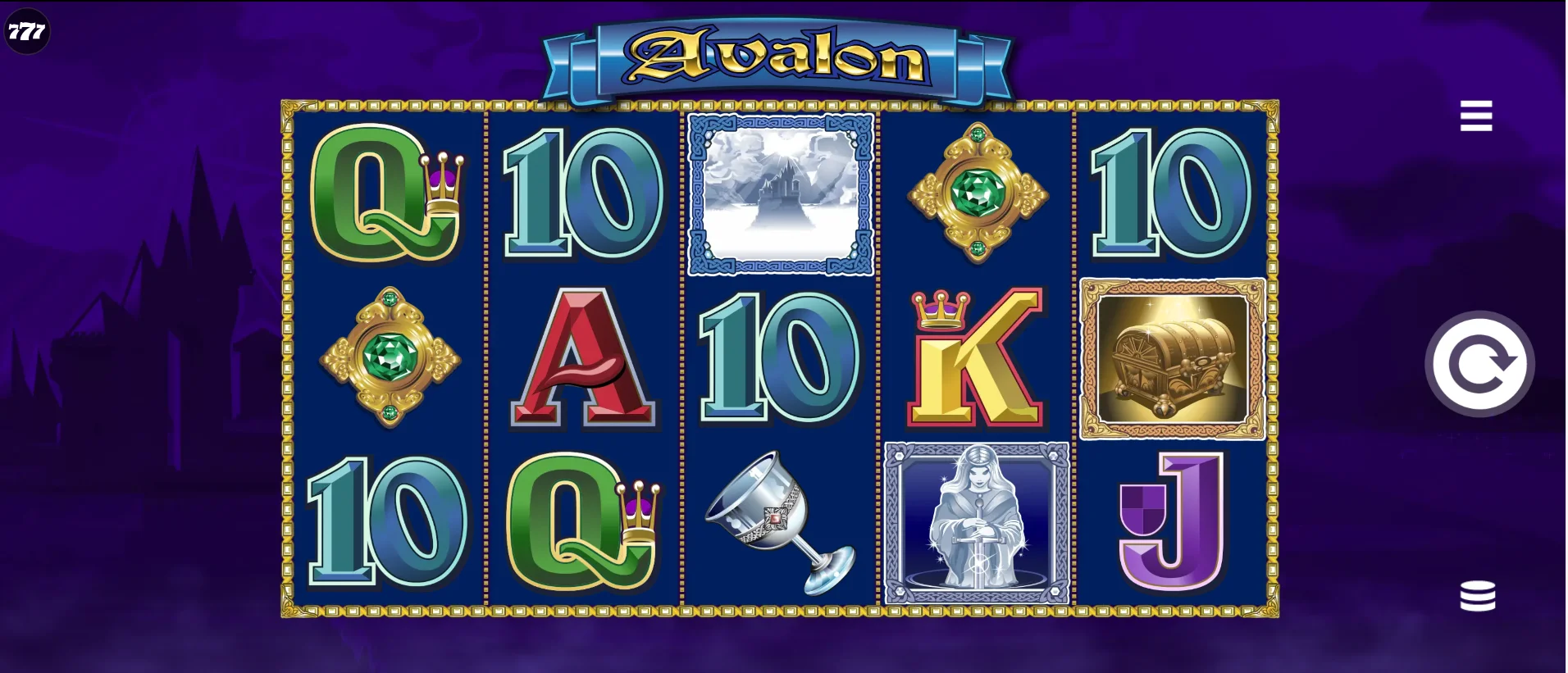Click the golden K symbol on reel four
The image size is (1568, 673).
click(974, 361)
